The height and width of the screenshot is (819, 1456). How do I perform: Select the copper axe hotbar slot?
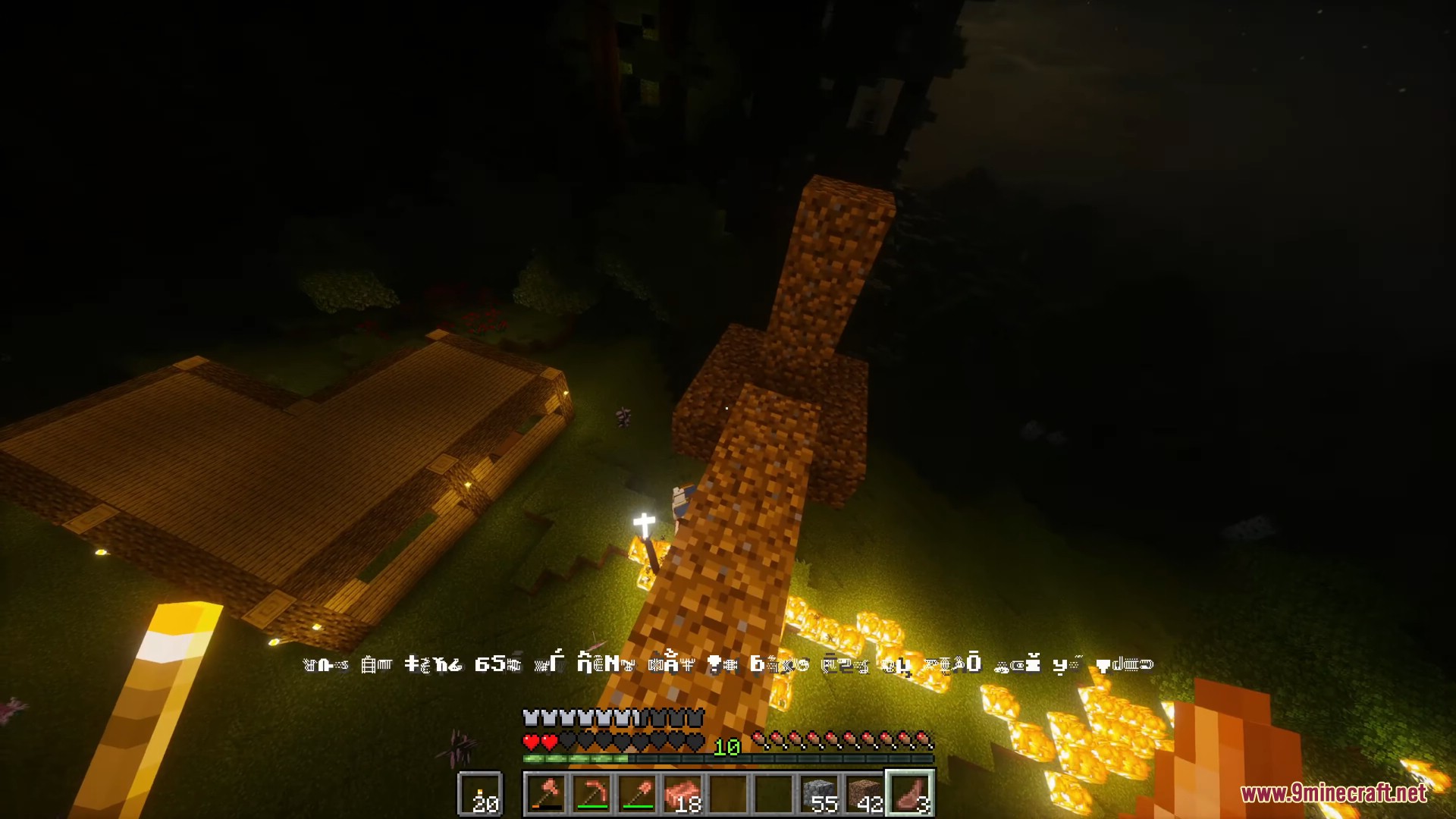tap(547, 794)
